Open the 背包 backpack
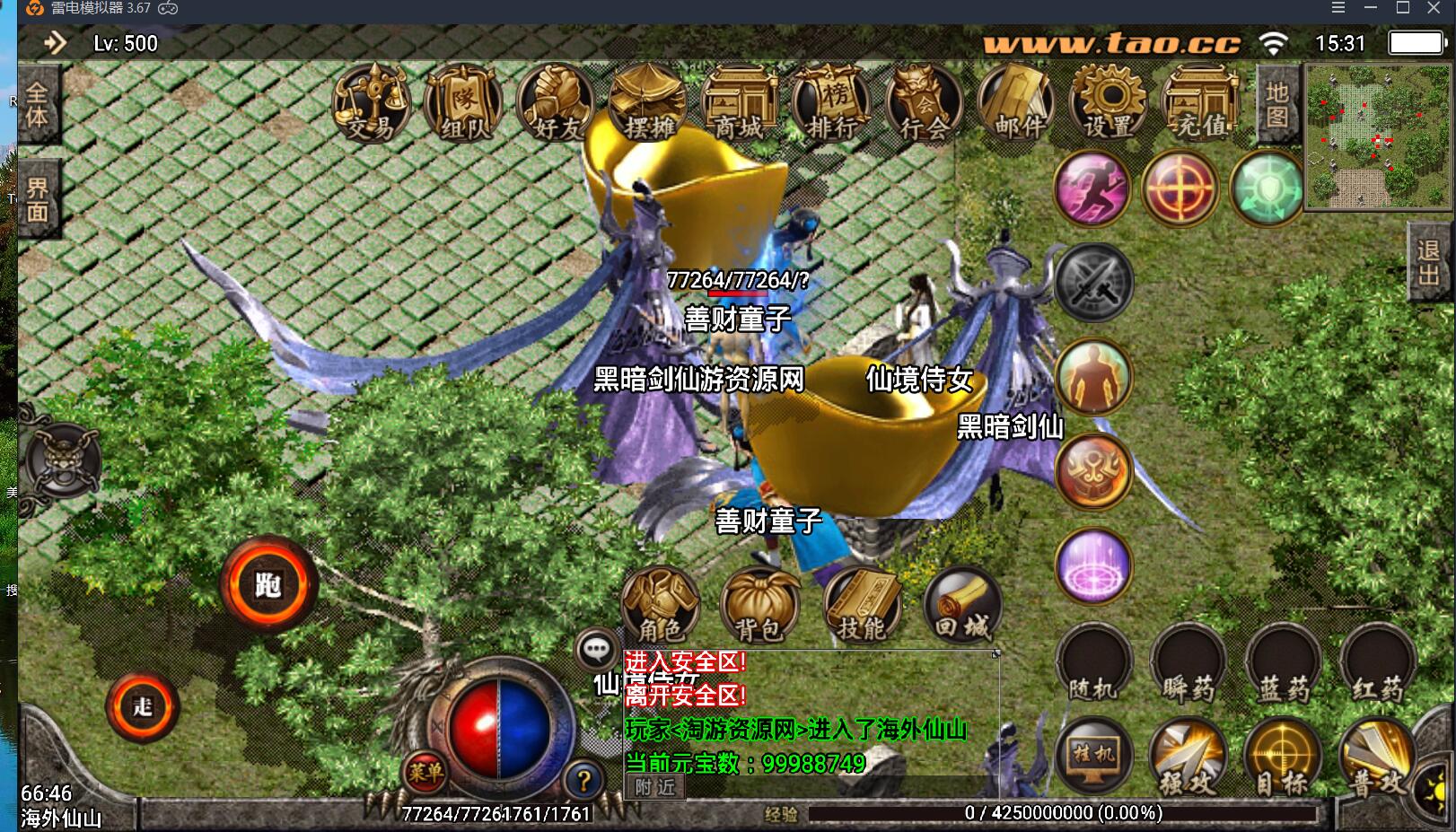1456x832 pixels. point(759,605)
